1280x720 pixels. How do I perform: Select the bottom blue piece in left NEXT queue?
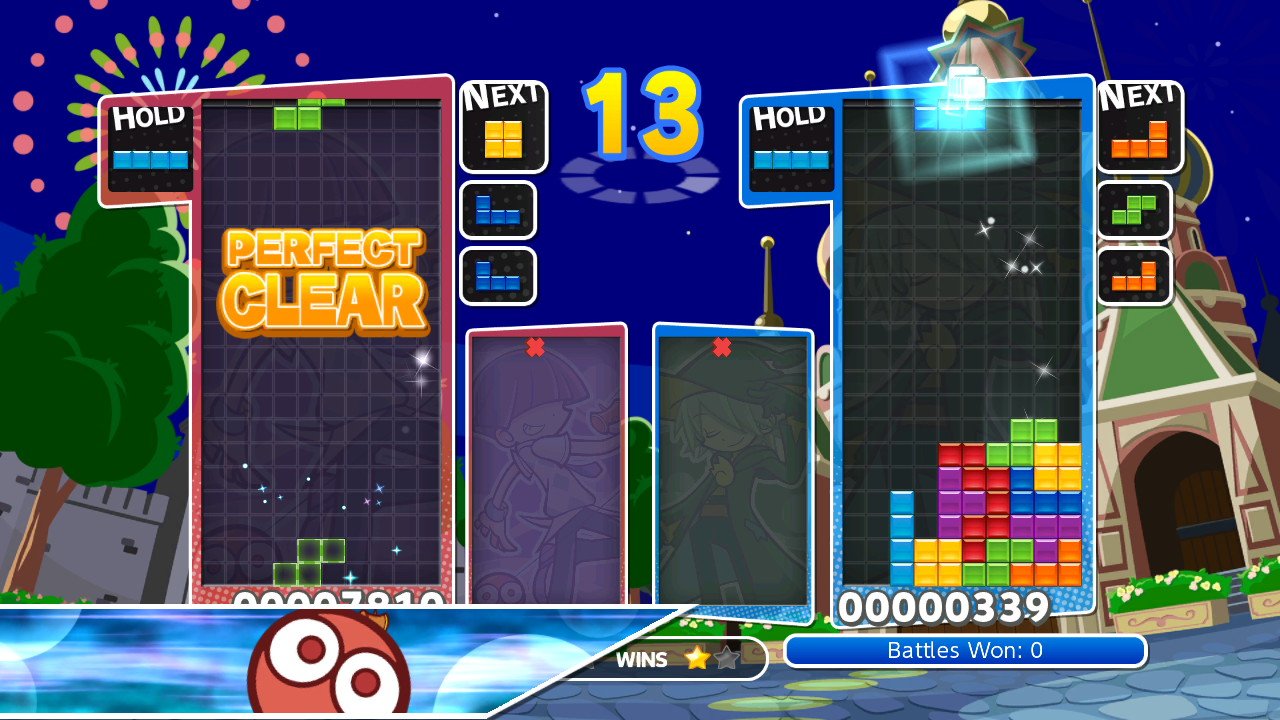(x=498, y=277)
